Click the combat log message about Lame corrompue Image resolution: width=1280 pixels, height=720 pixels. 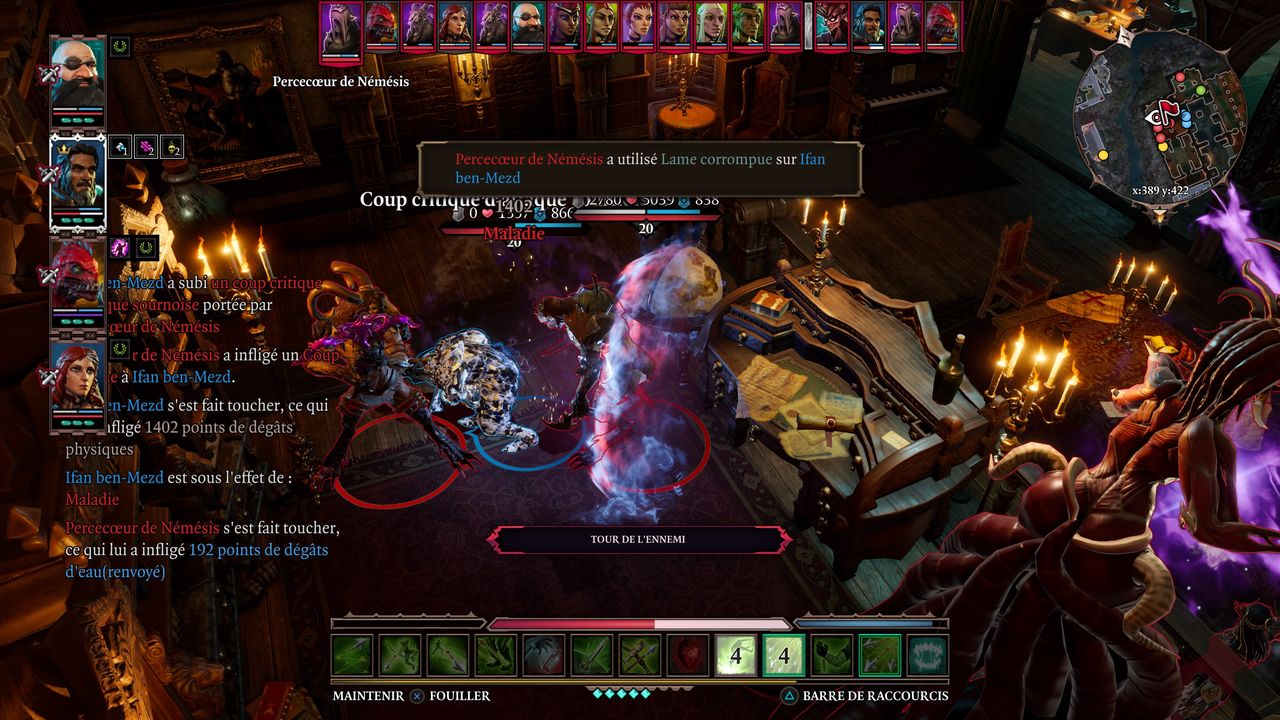(x=640, y=168)
